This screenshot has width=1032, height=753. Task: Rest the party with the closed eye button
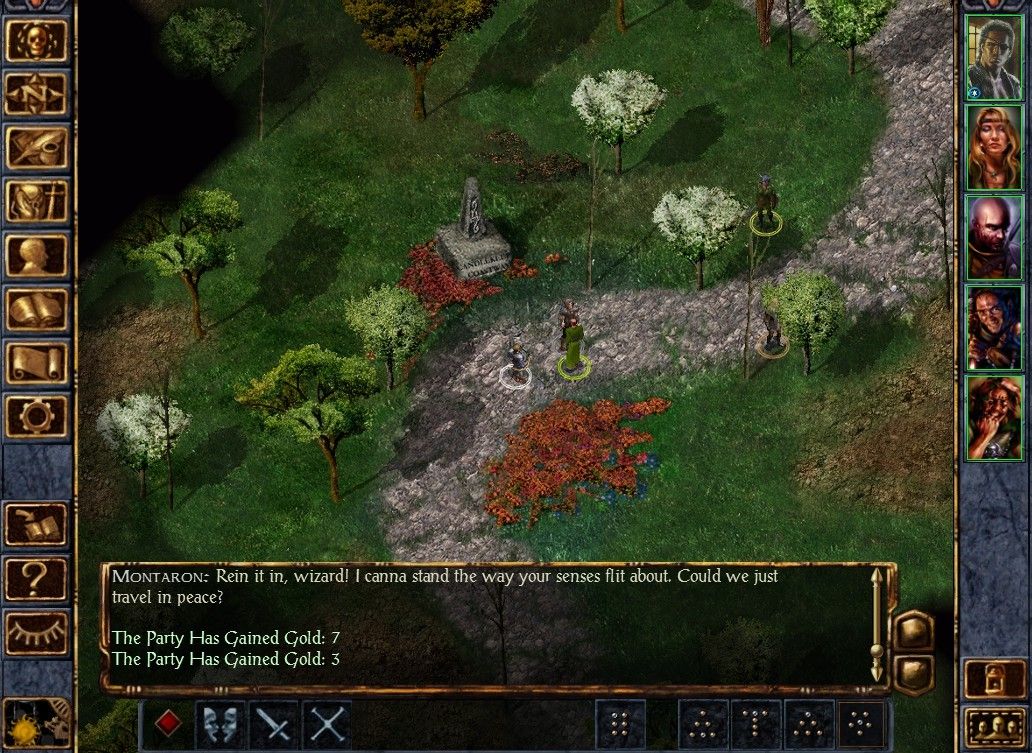click(37, 632)
